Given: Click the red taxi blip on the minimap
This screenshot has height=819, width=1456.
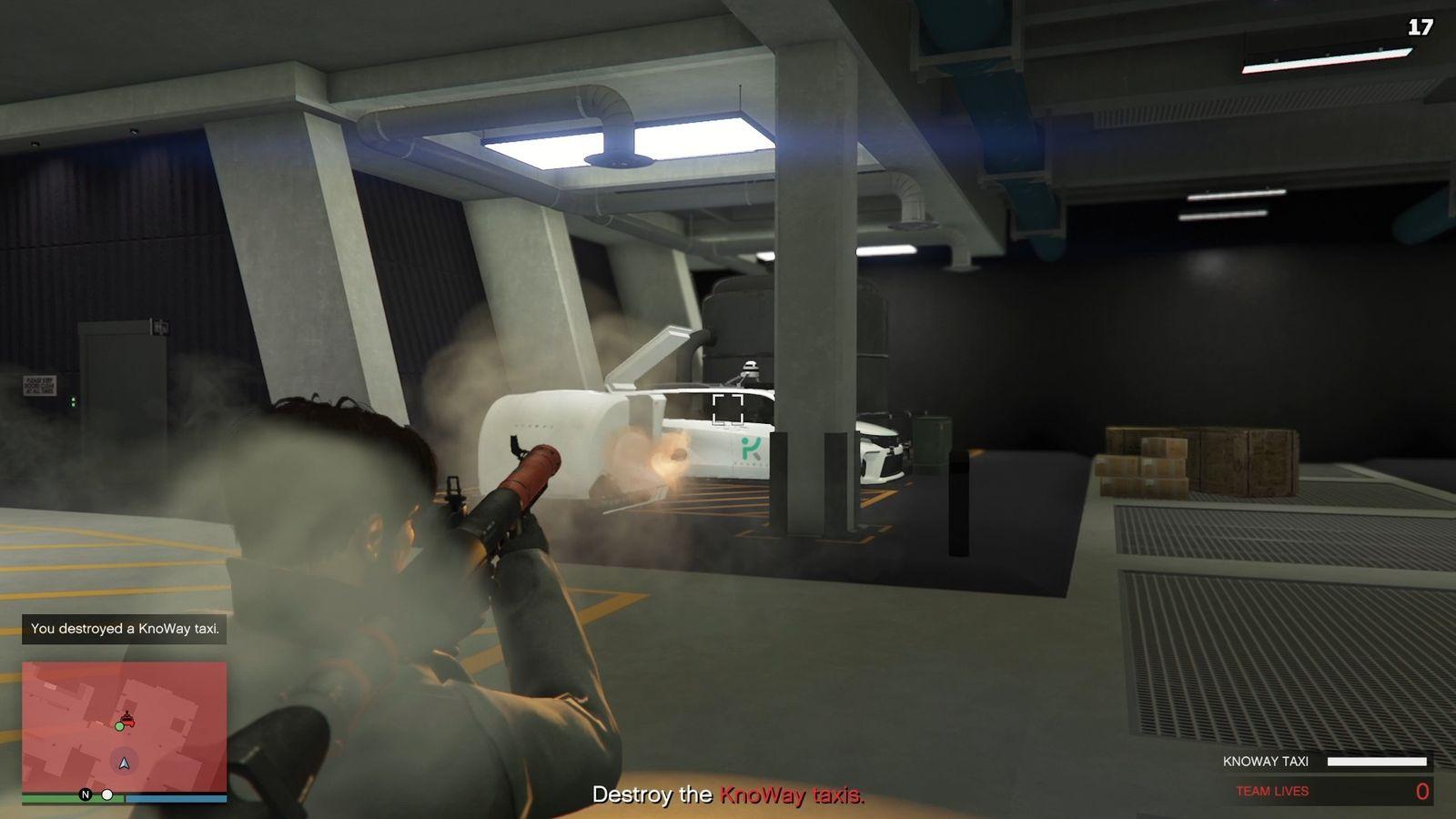Looking at the screenshot, I should tap(127, 719).
